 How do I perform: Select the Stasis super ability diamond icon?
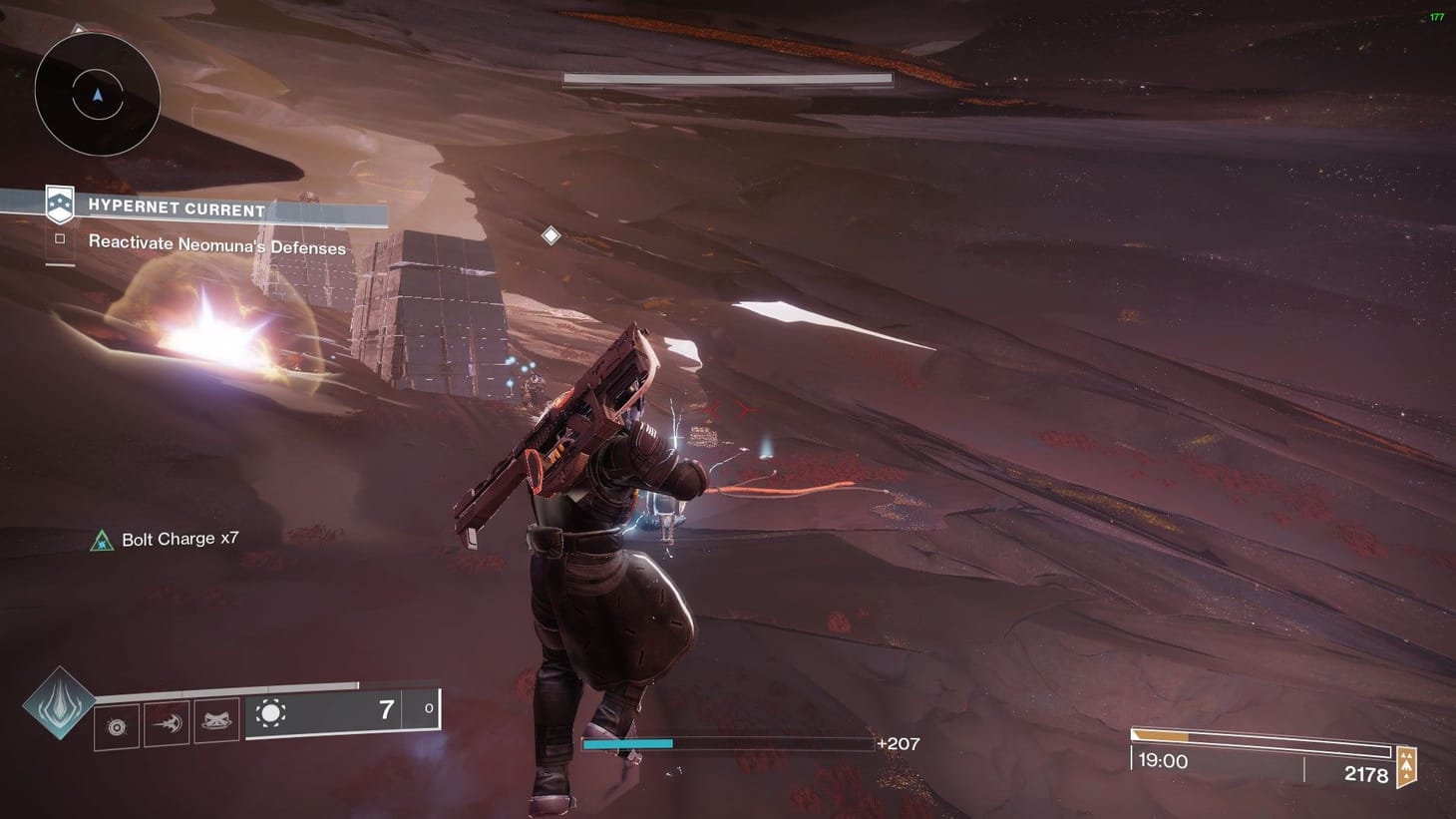(60, 706)
